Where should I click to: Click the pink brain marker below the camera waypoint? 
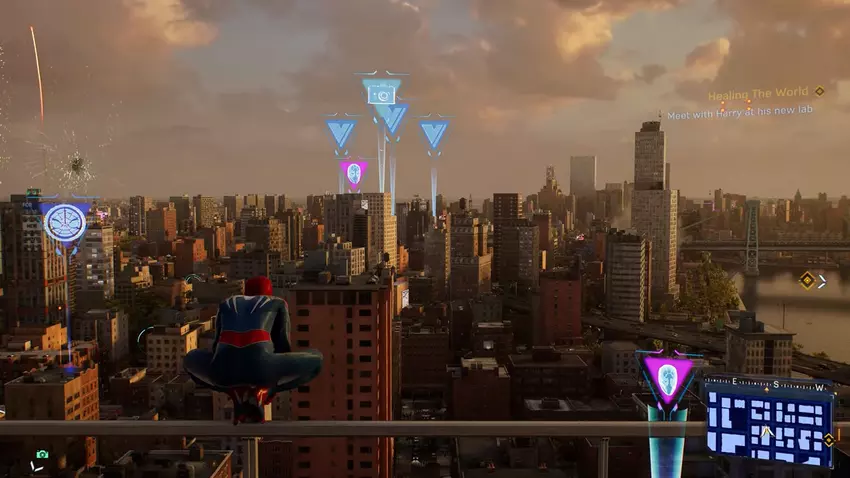[353, 173]
